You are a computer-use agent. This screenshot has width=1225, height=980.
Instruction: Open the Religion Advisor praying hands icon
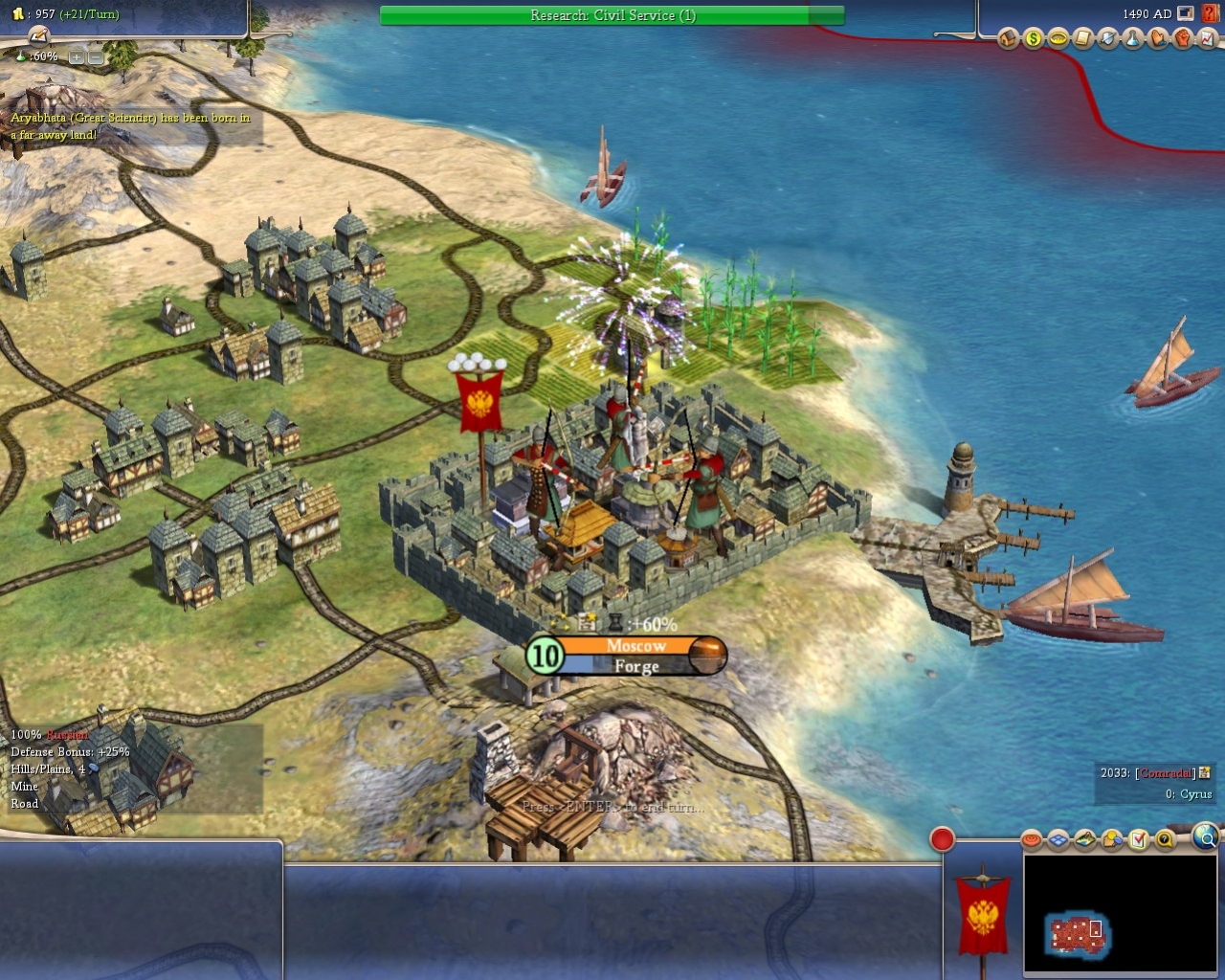click(x=1157, y=39)
